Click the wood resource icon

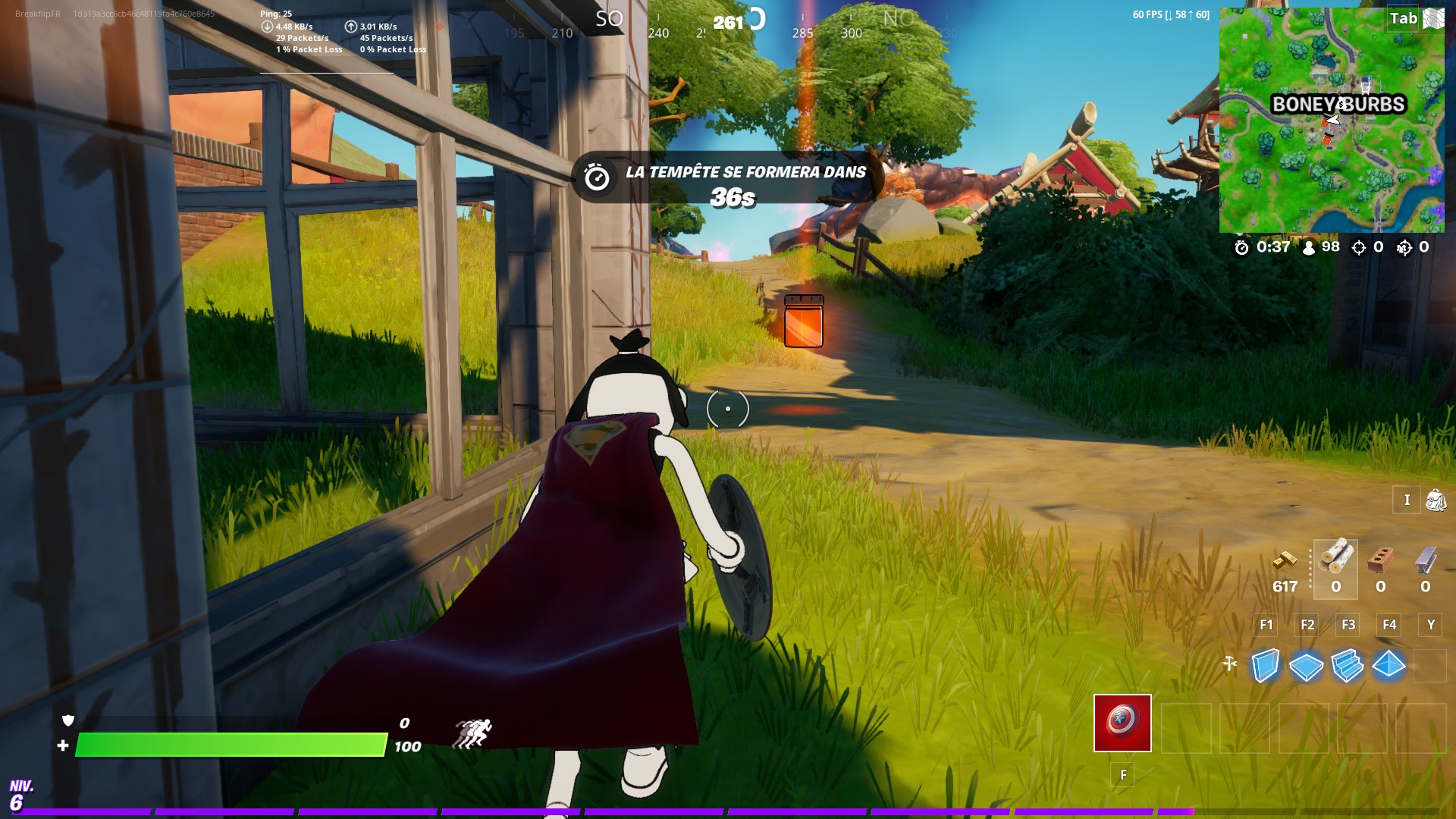coord(1335,557)
